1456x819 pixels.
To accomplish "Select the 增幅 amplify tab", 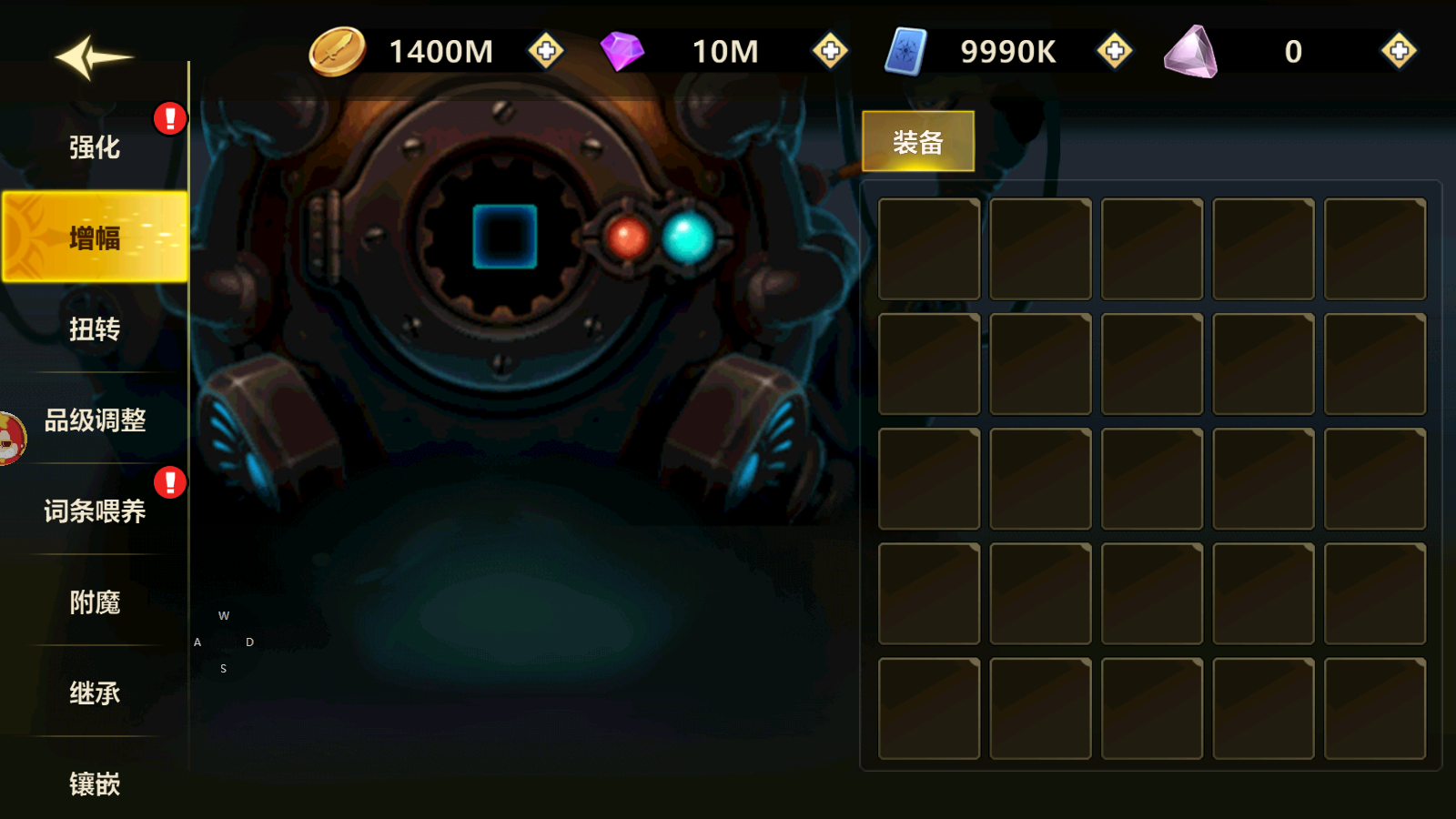I will tap(95, 238).
